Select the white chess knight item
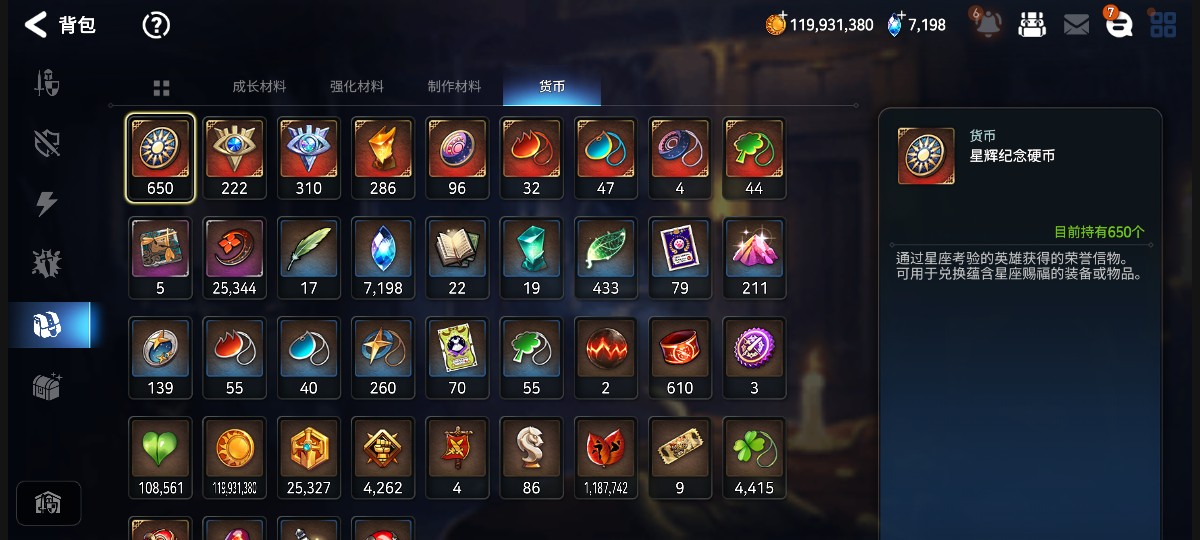 pyautogui.click(x=531, y=458)
